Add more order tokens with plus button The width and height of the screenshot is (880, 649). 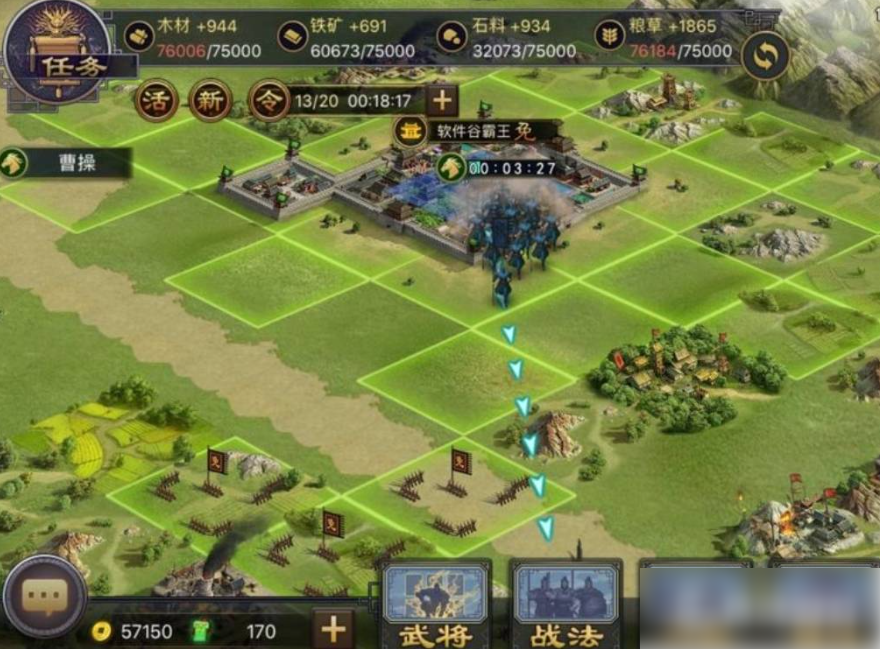coord(441,100)
